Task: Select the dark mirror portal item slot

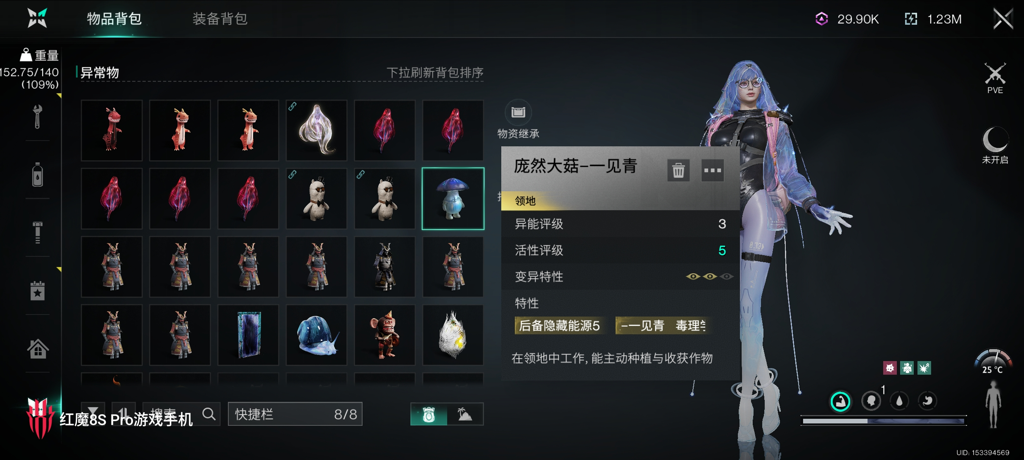Action: (248, 335)
